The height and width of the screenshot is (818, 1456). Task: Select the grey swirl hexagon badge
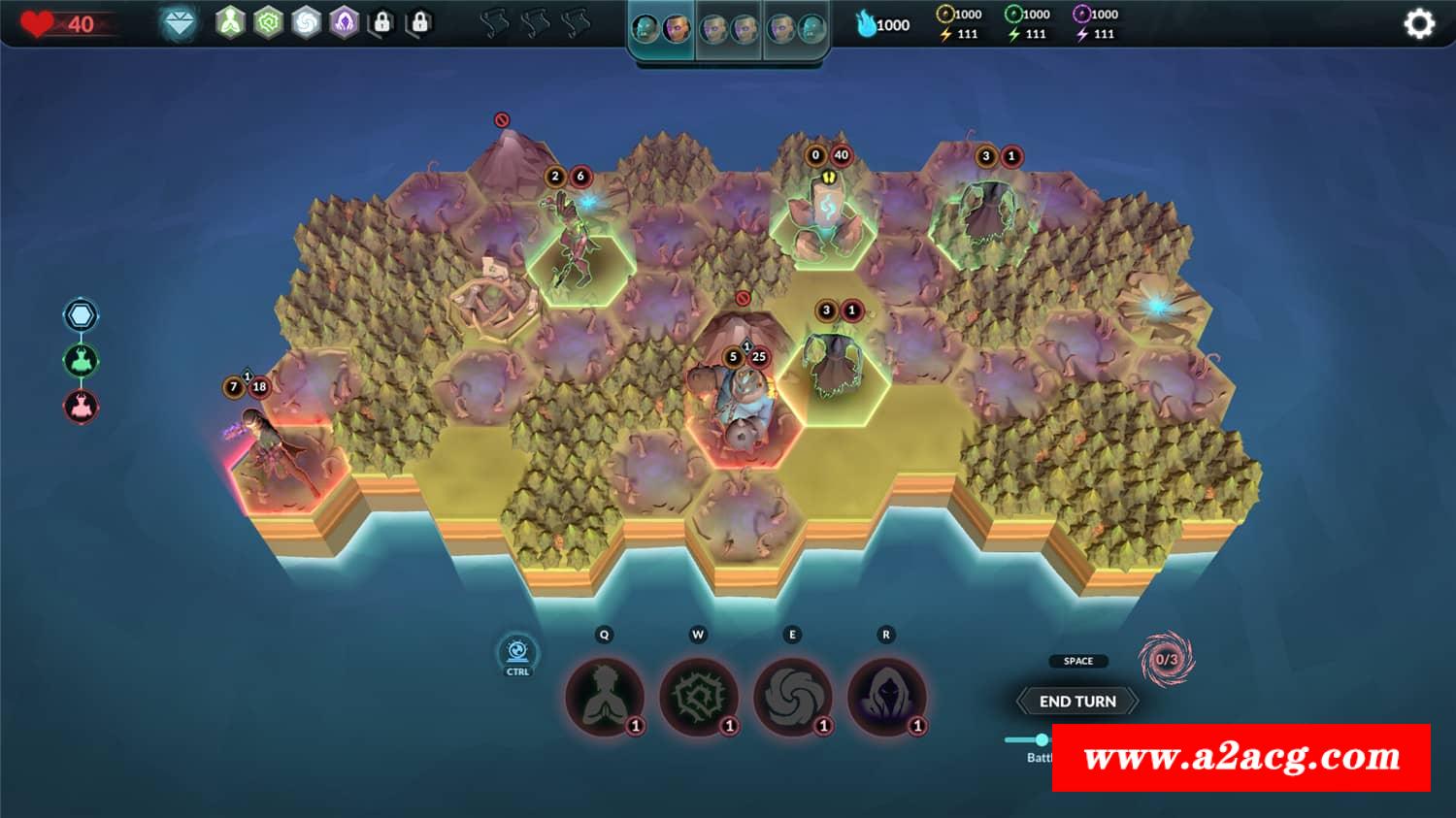(306, 22)
